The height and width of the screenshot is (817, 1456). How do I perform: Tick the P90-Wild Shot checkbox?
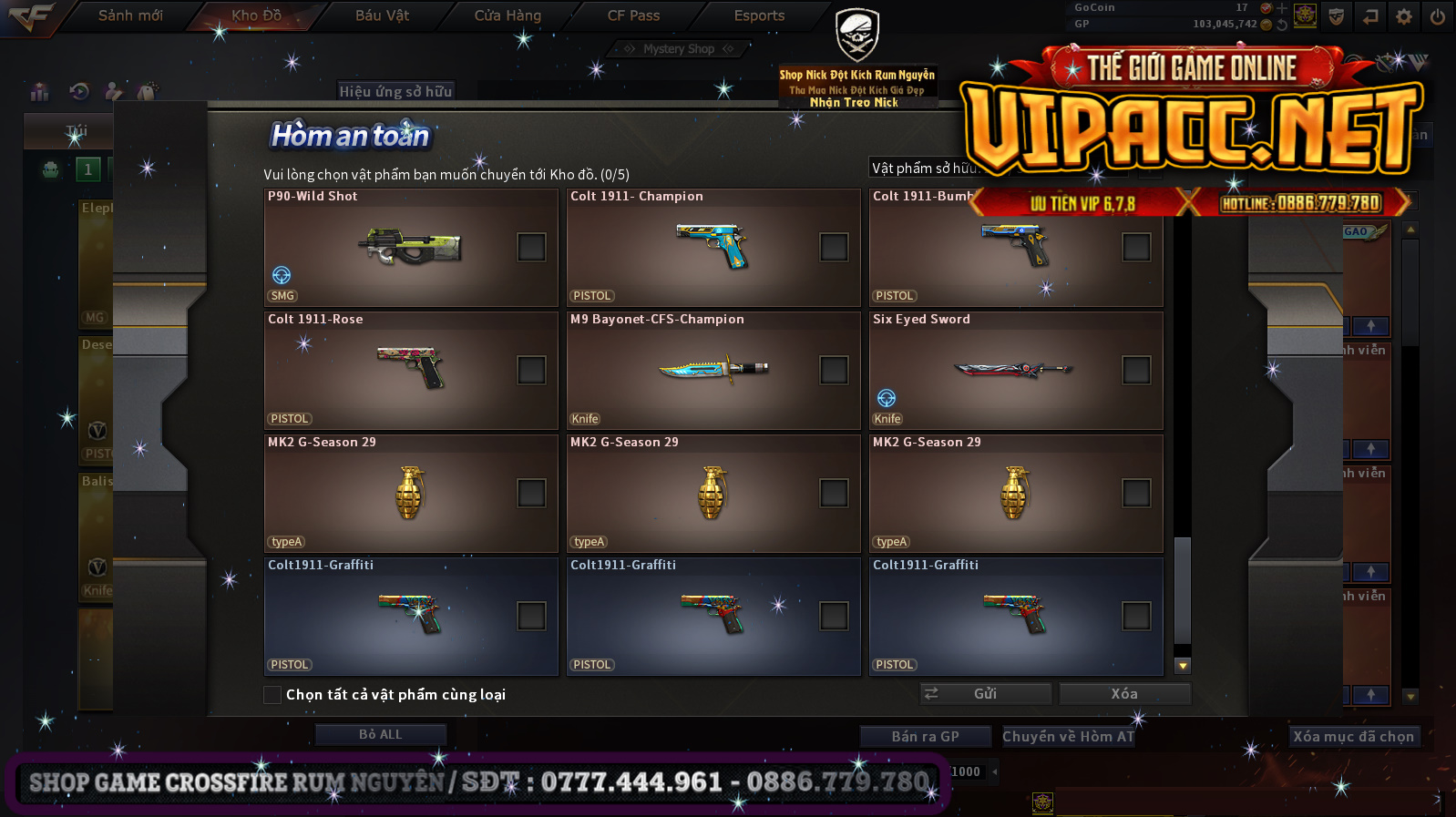point(531,247)
